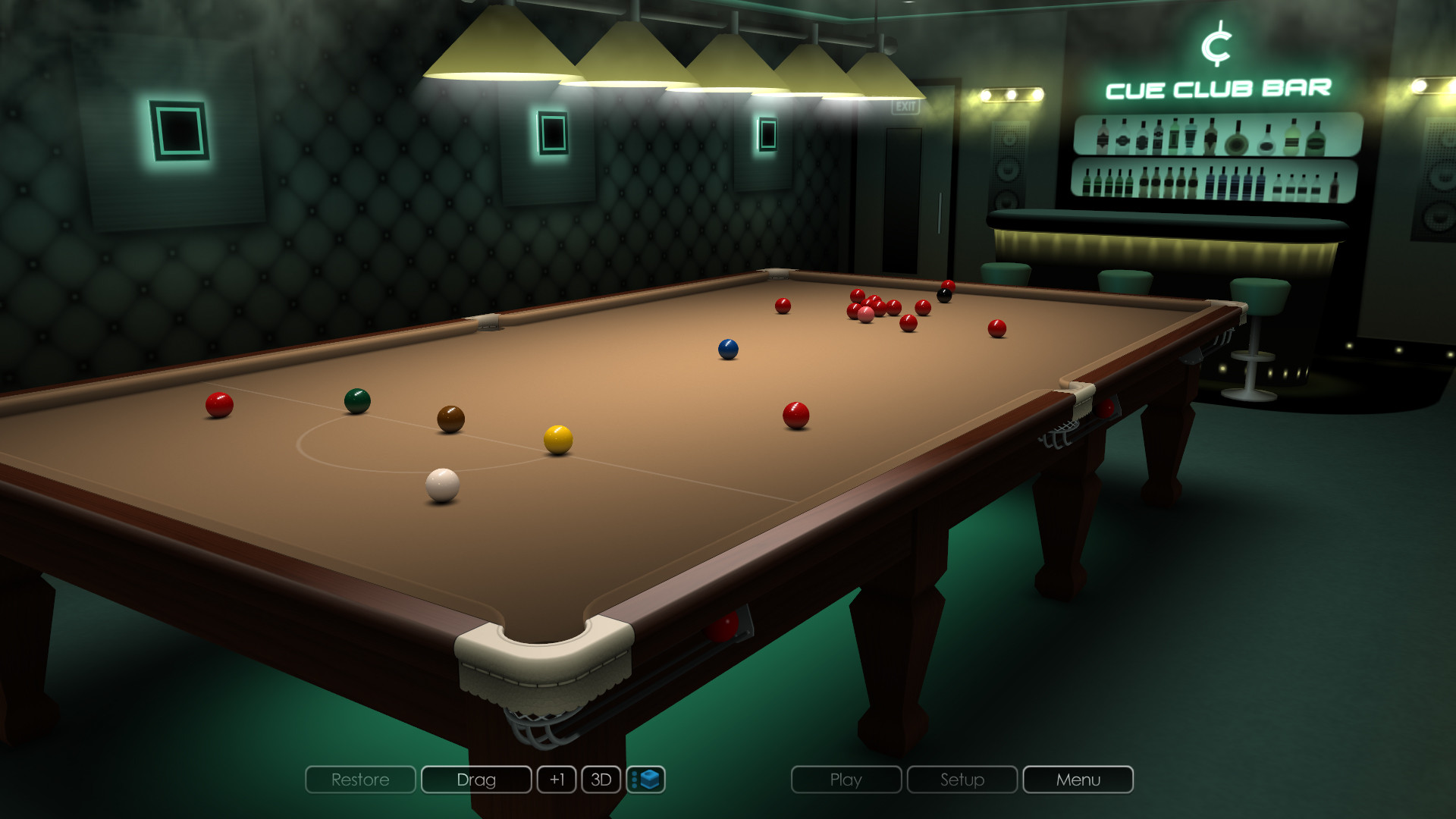This screenshot has width=1456, height=819.
Task: Click the yellow ball in the baulk area
Action: [559, 437]
